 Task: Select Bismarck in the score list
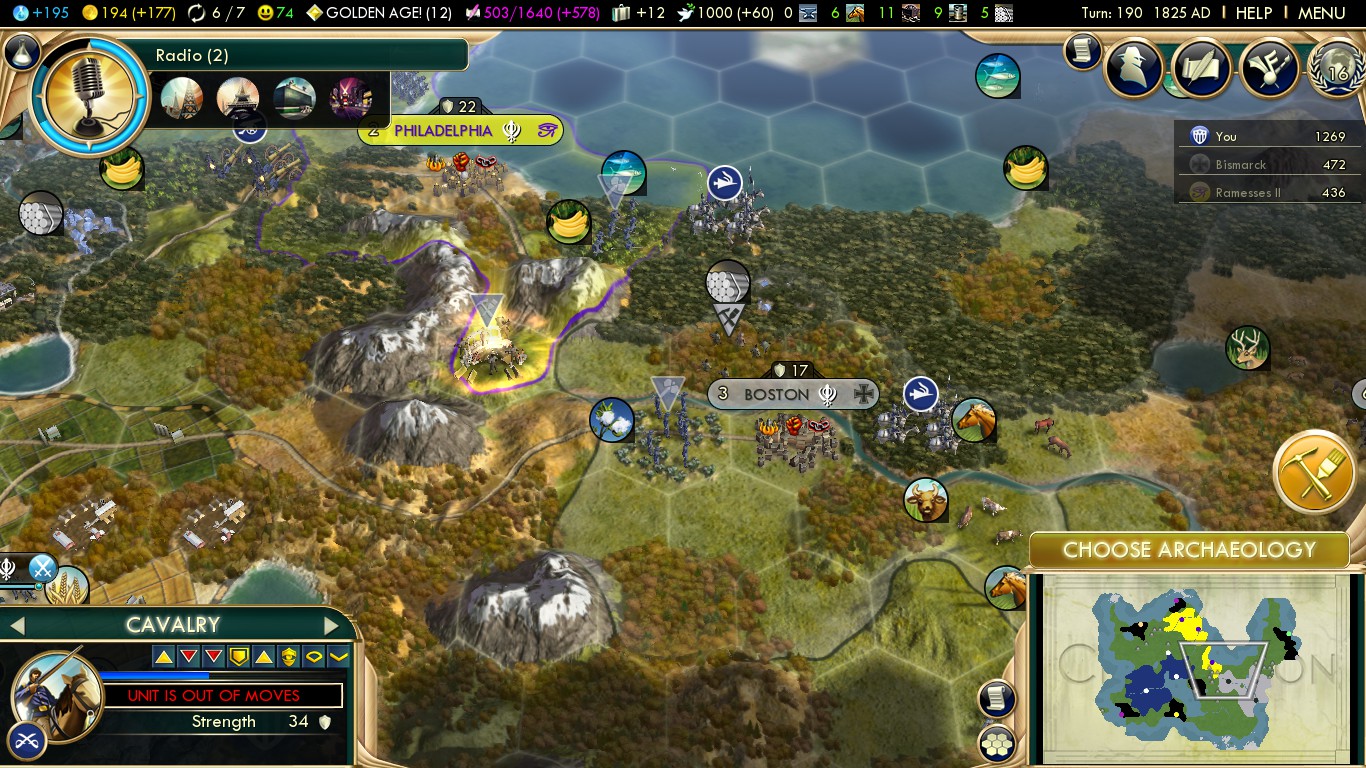click(1240, 165)
